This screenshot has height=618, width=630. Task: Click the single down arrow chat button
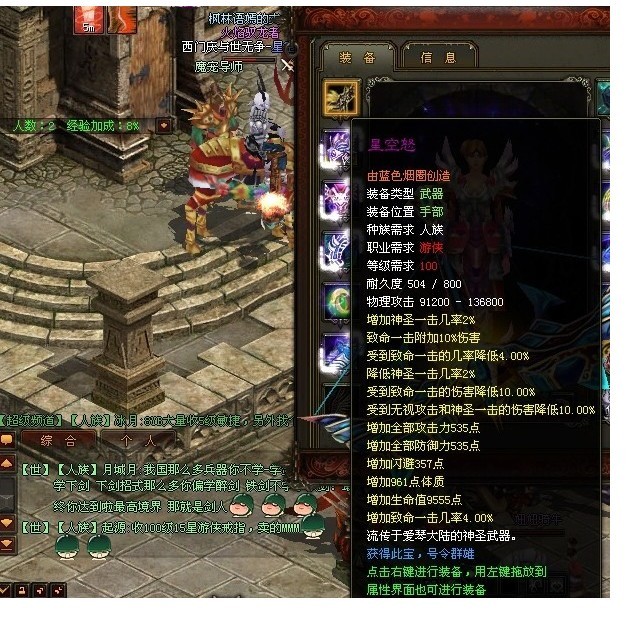(x=7, y=521)
